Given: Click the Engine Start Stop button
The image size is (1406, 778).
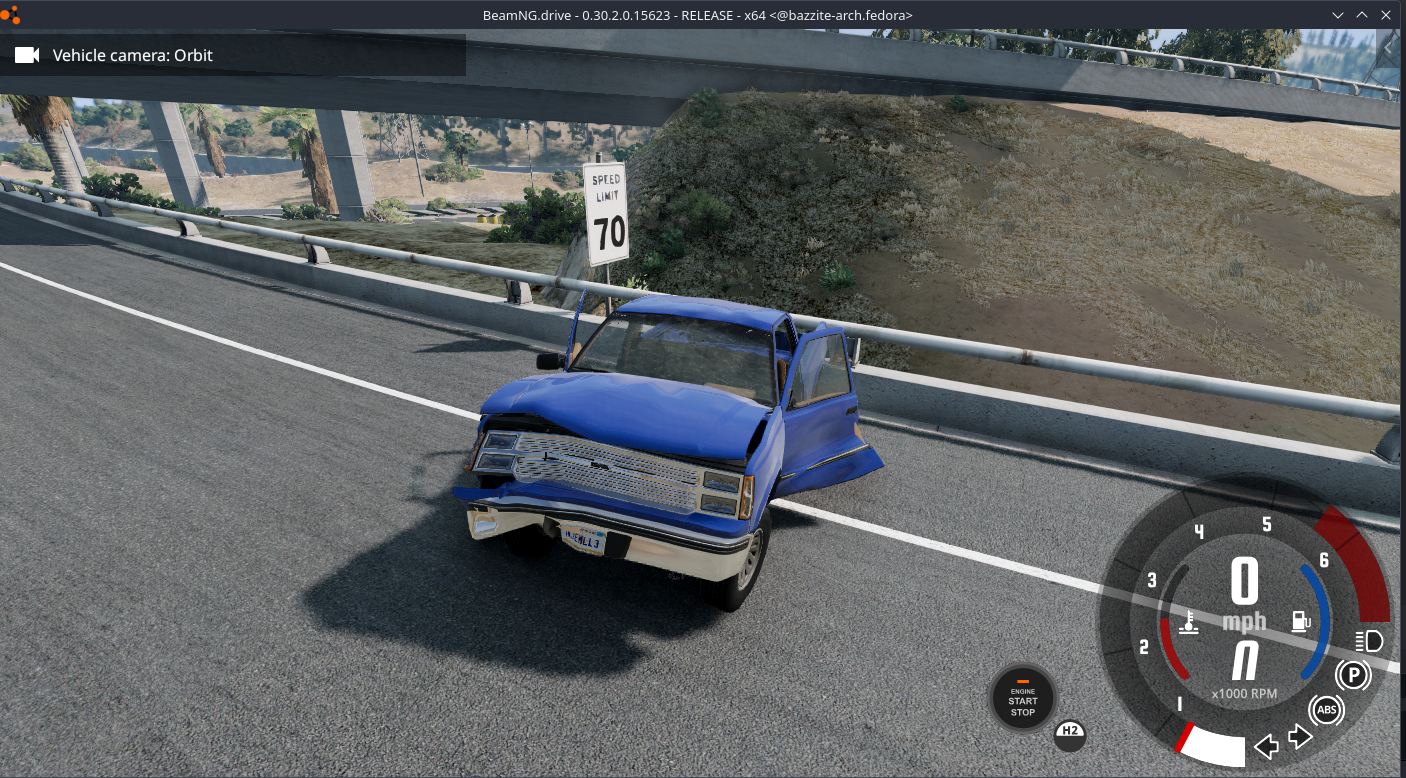Looking at the screenshot, I should [1022, 698].
